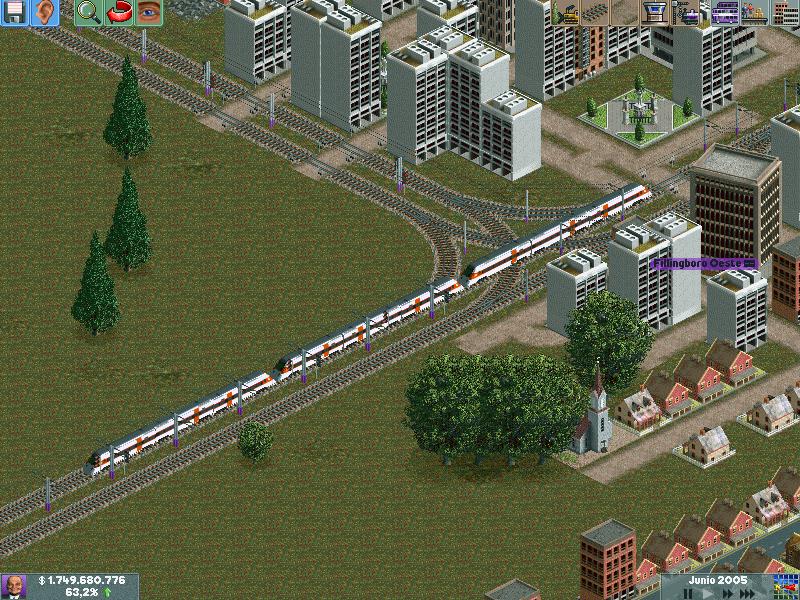Open the ear sound options menu
800x600 pixels.
(x=45, y=12)
